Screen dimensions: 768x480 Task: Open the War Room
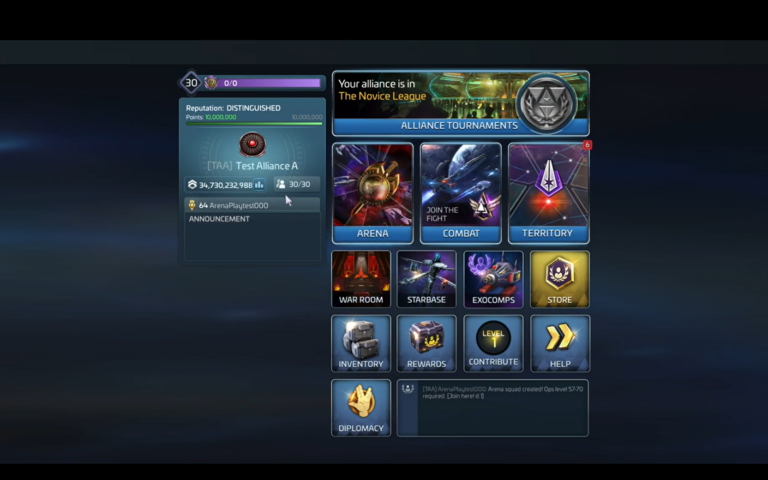click(361, 279)
